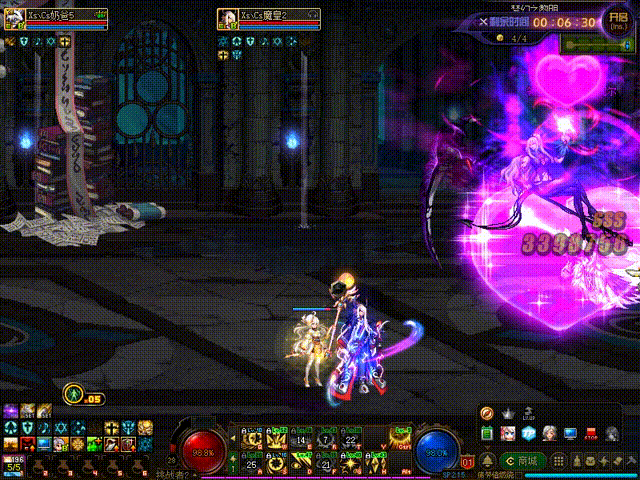Click the round .05 cooldown icon

click(73, 393)
